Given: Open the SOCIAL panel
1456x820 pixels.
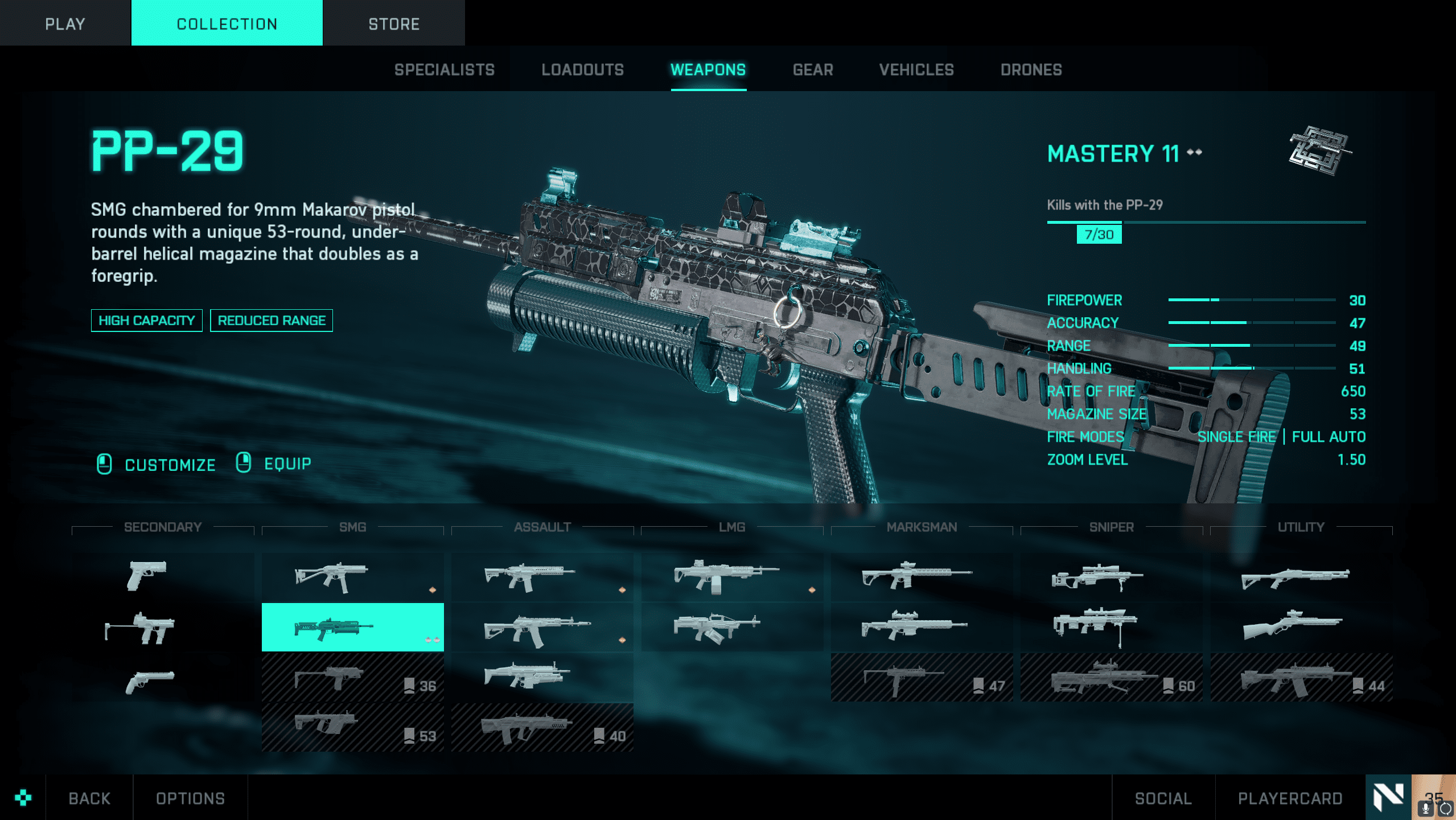Looking at the screenshot, I should click(1163, 798).
